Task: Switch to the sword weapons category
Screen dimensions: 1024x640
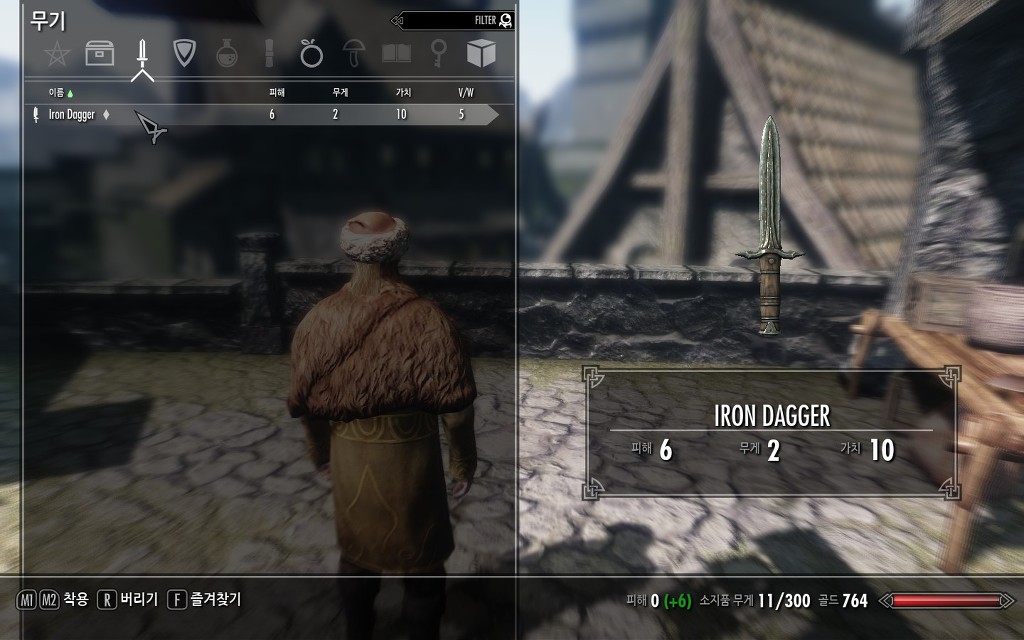Action: [x=142, y=53]
